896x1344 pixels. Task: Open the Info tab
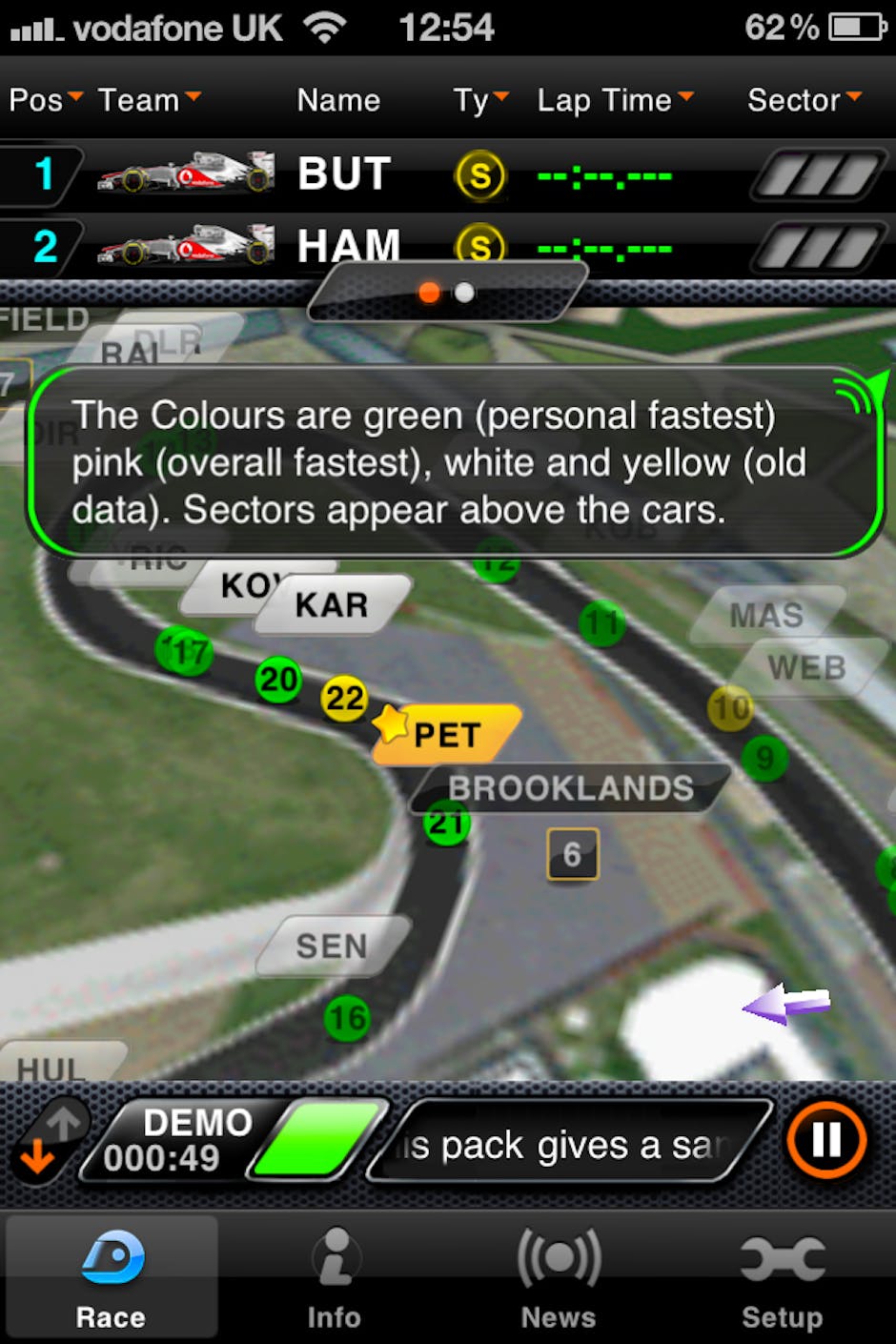[x=334, y=1277]
